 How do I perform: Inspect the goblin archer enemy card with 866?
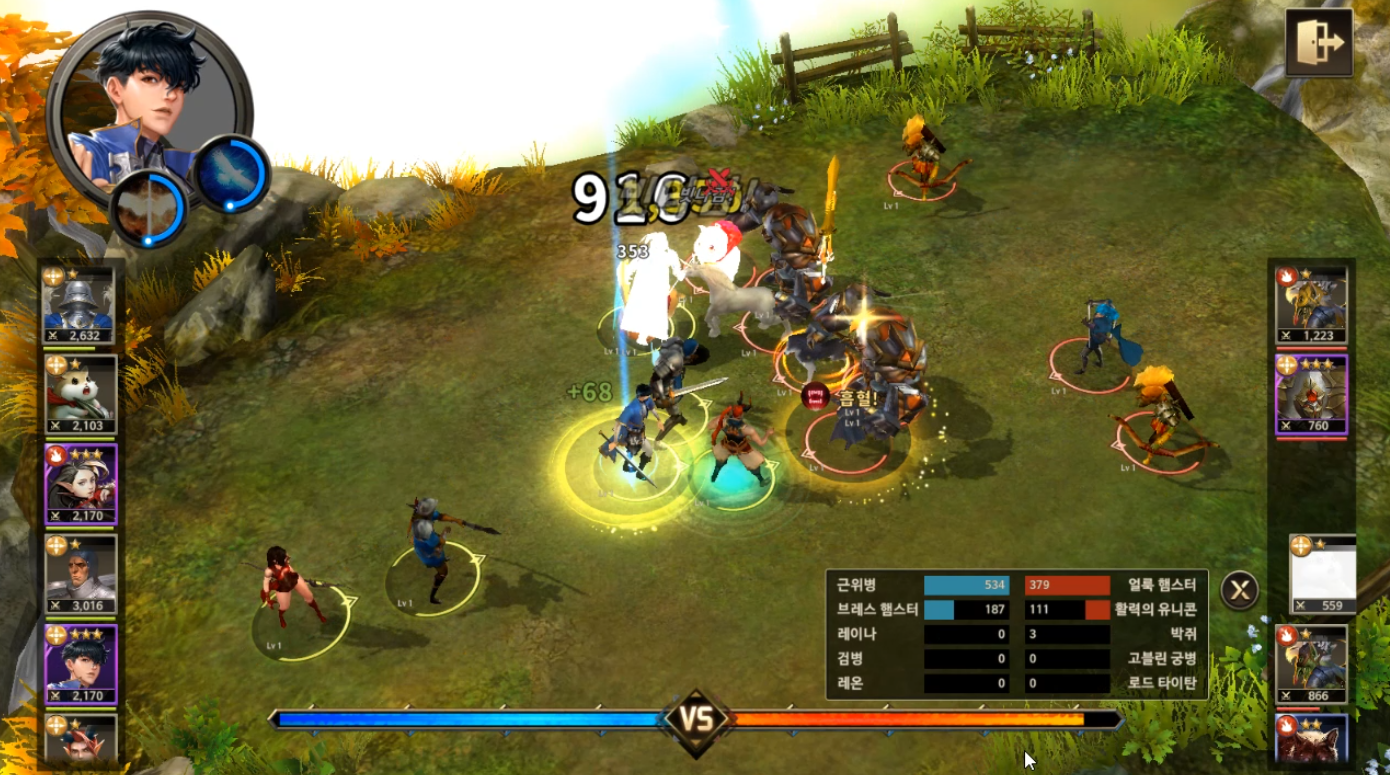(x=1311, y=665)
